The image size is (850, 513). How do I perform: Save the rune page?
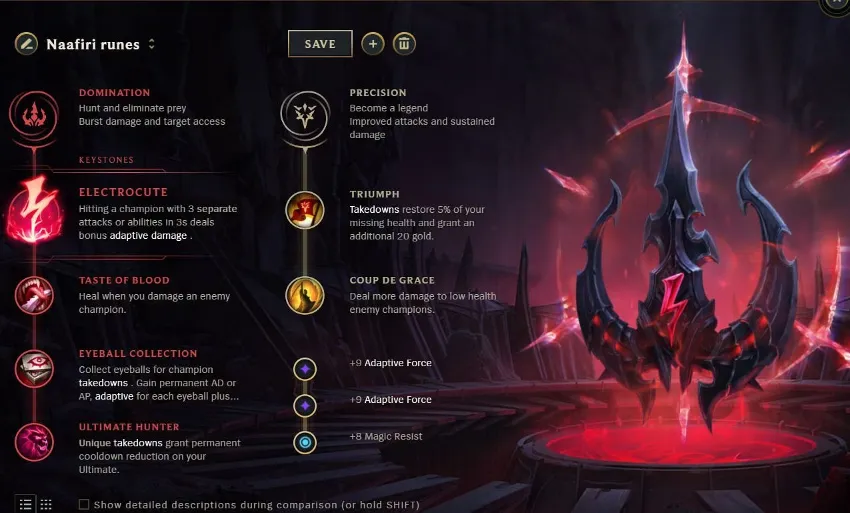click(320, 44)
